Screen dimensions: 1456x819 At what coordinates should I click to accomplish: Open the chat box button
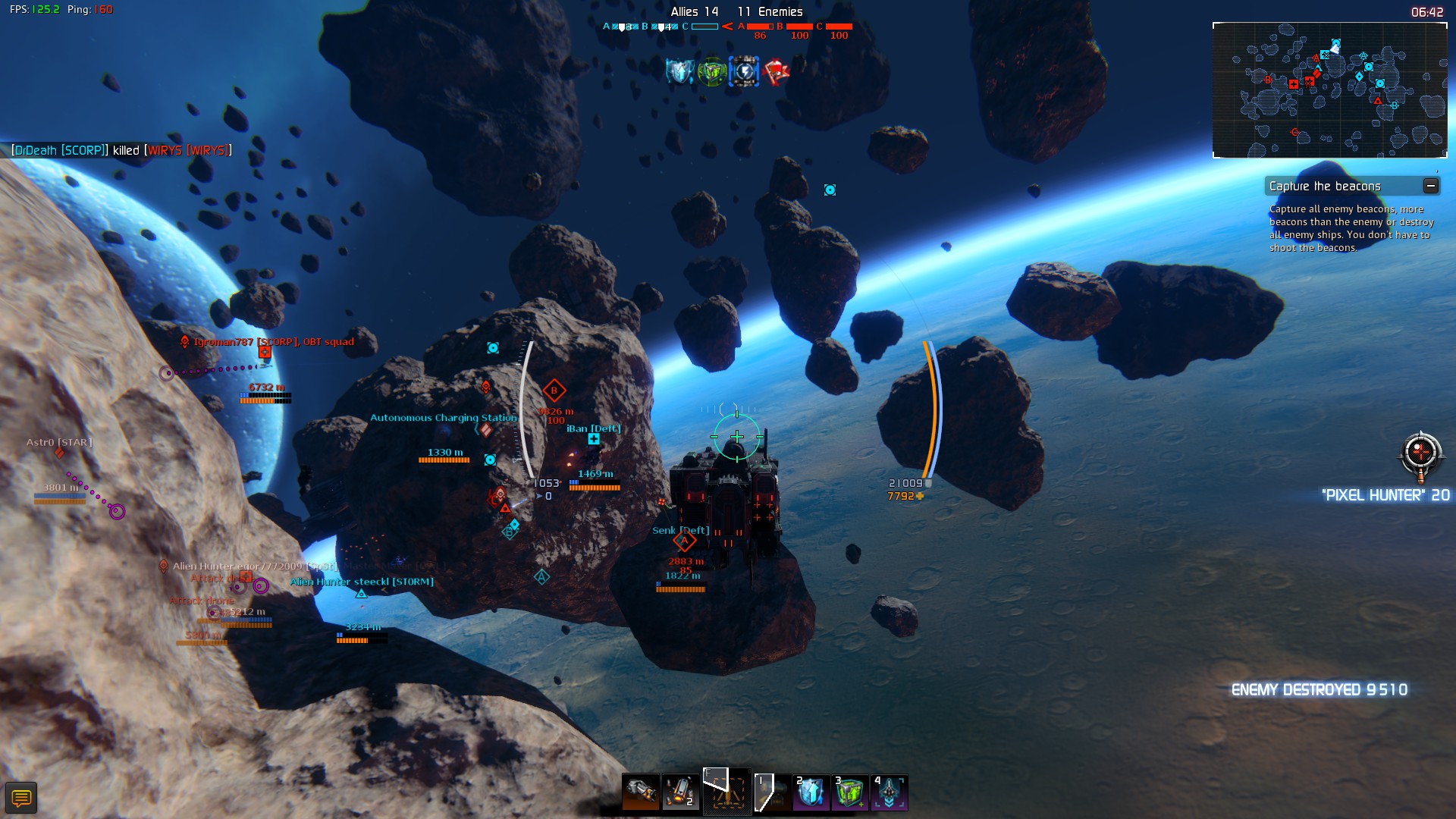click(x=21, y=798)
